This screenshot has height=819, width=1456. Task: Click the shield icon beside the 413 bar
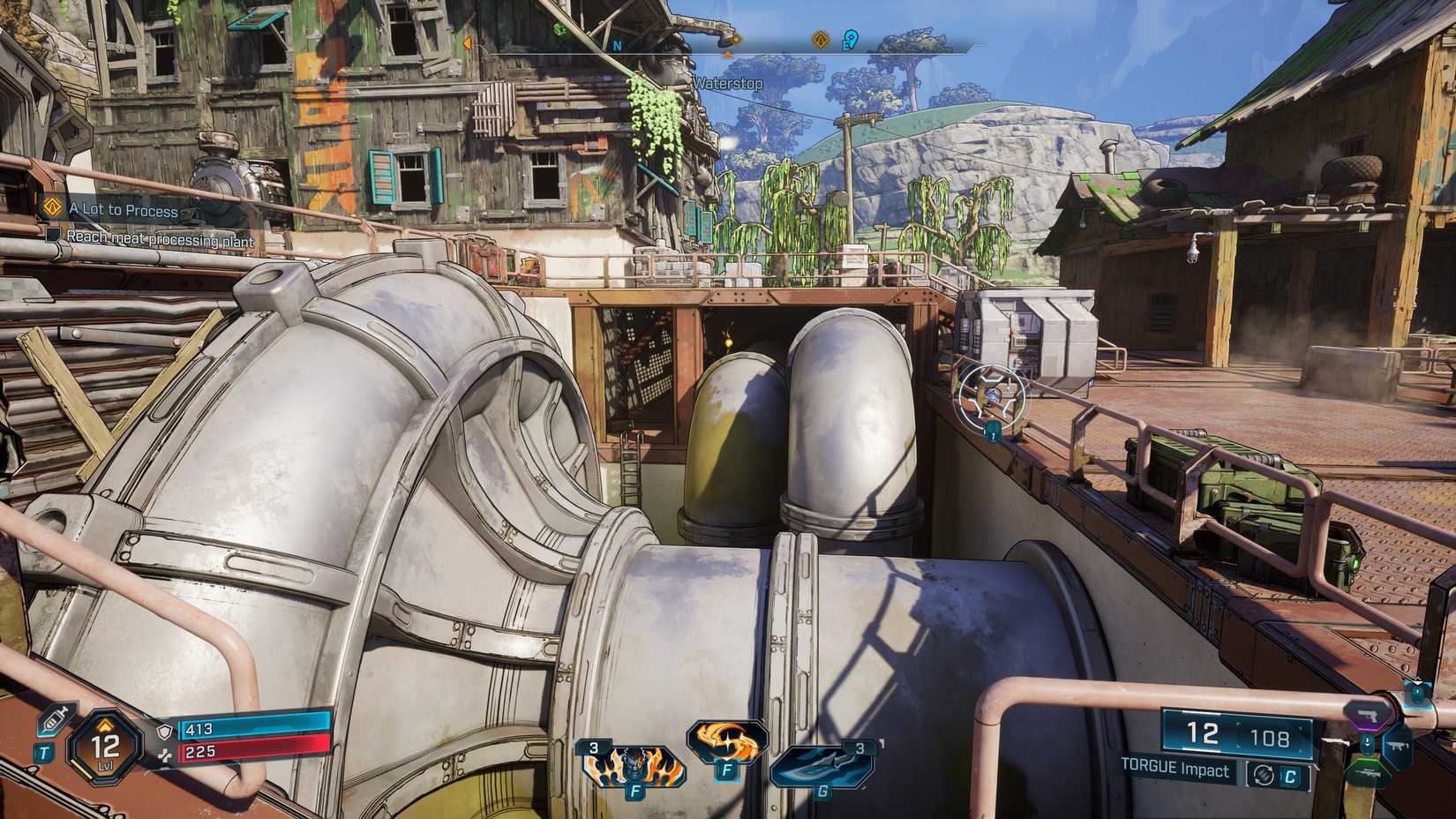click(x=163, y=732)
